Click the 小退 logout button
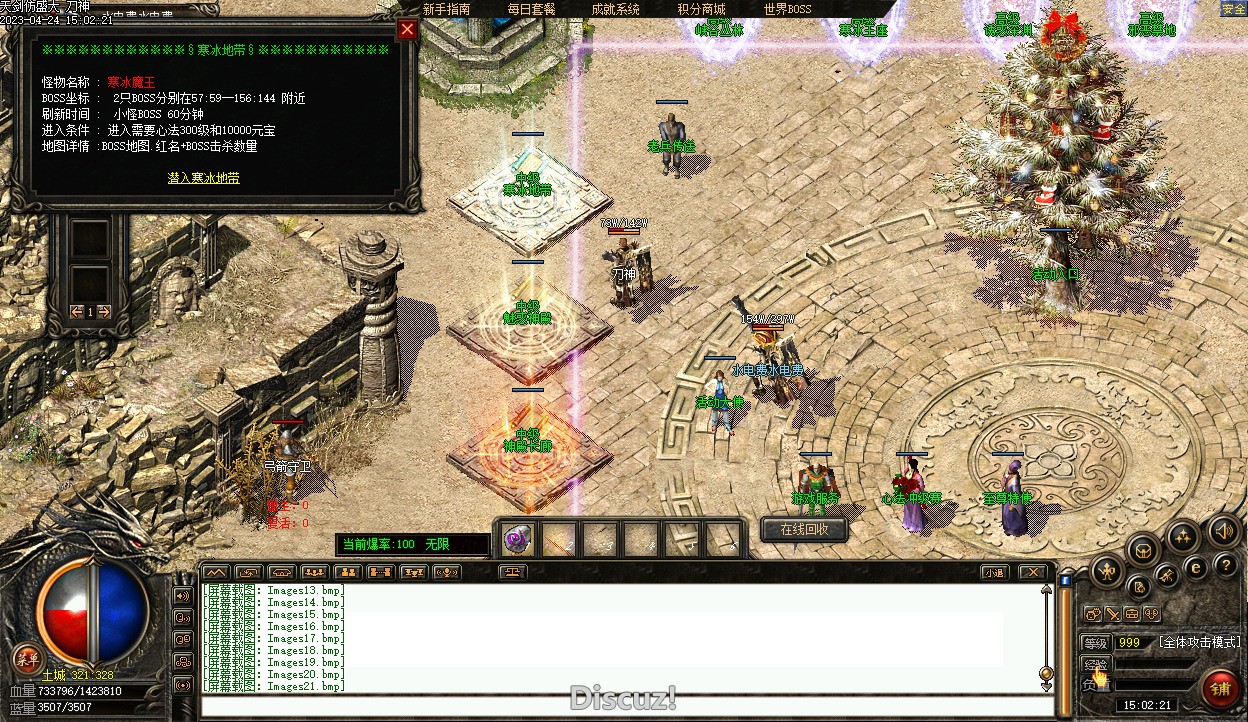The height and width of the screenshot is (722, 1248). pos(993,572)
